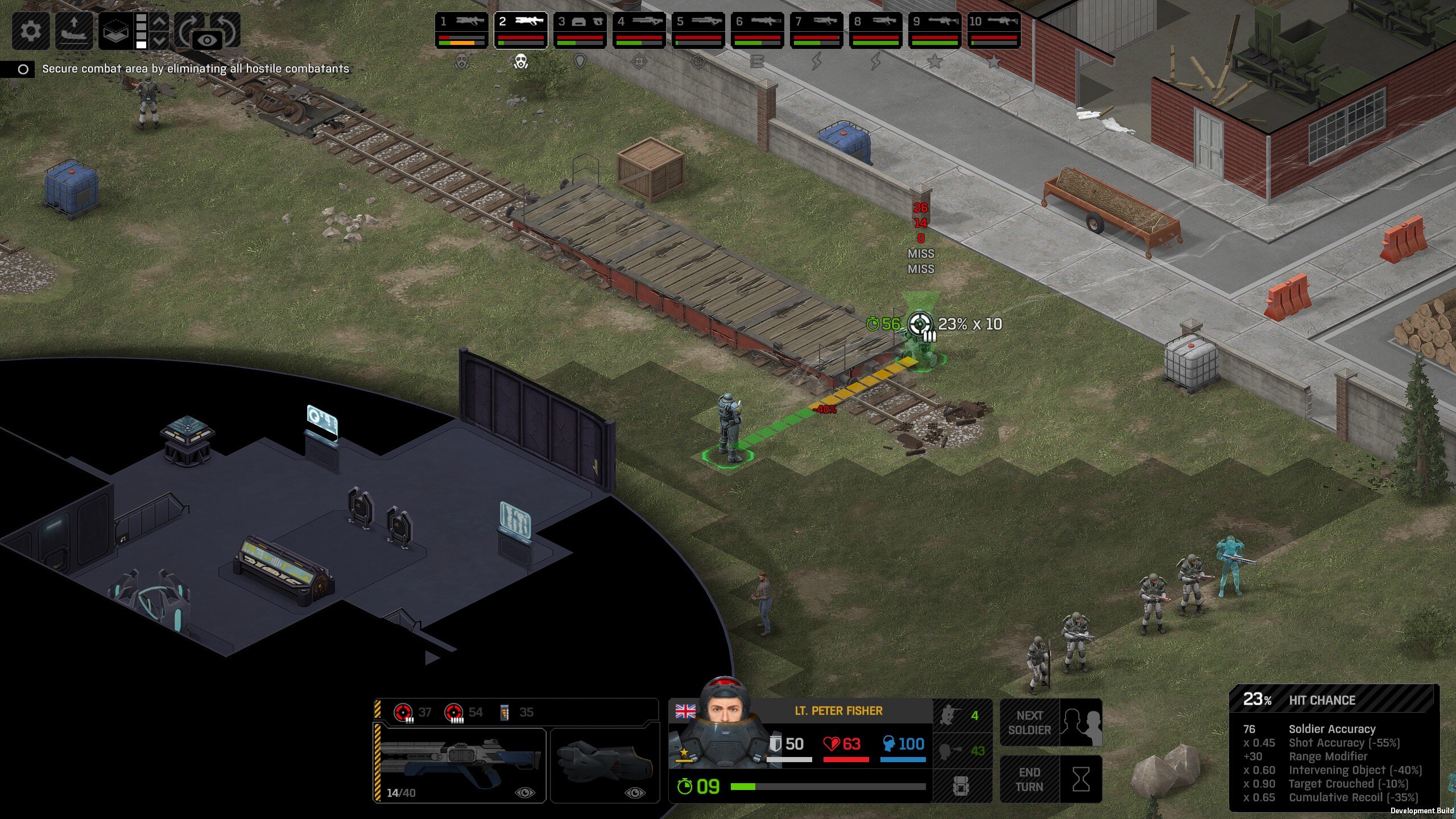Screen dimensions: 1456x819
Task: Open the soldier backpack inventory
Action: coord(961,787)
